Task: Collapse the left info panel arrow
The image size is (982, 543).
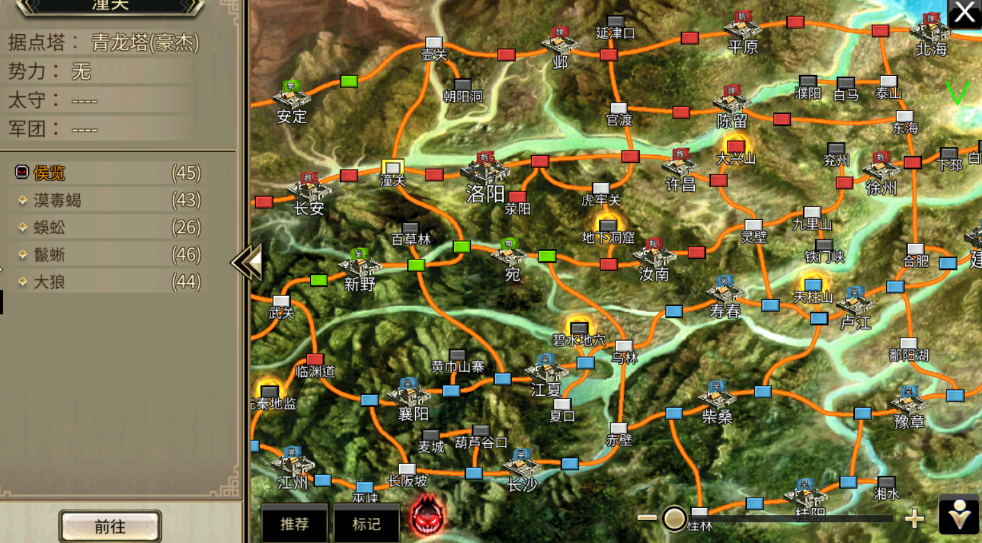Action: click(247, 262)
